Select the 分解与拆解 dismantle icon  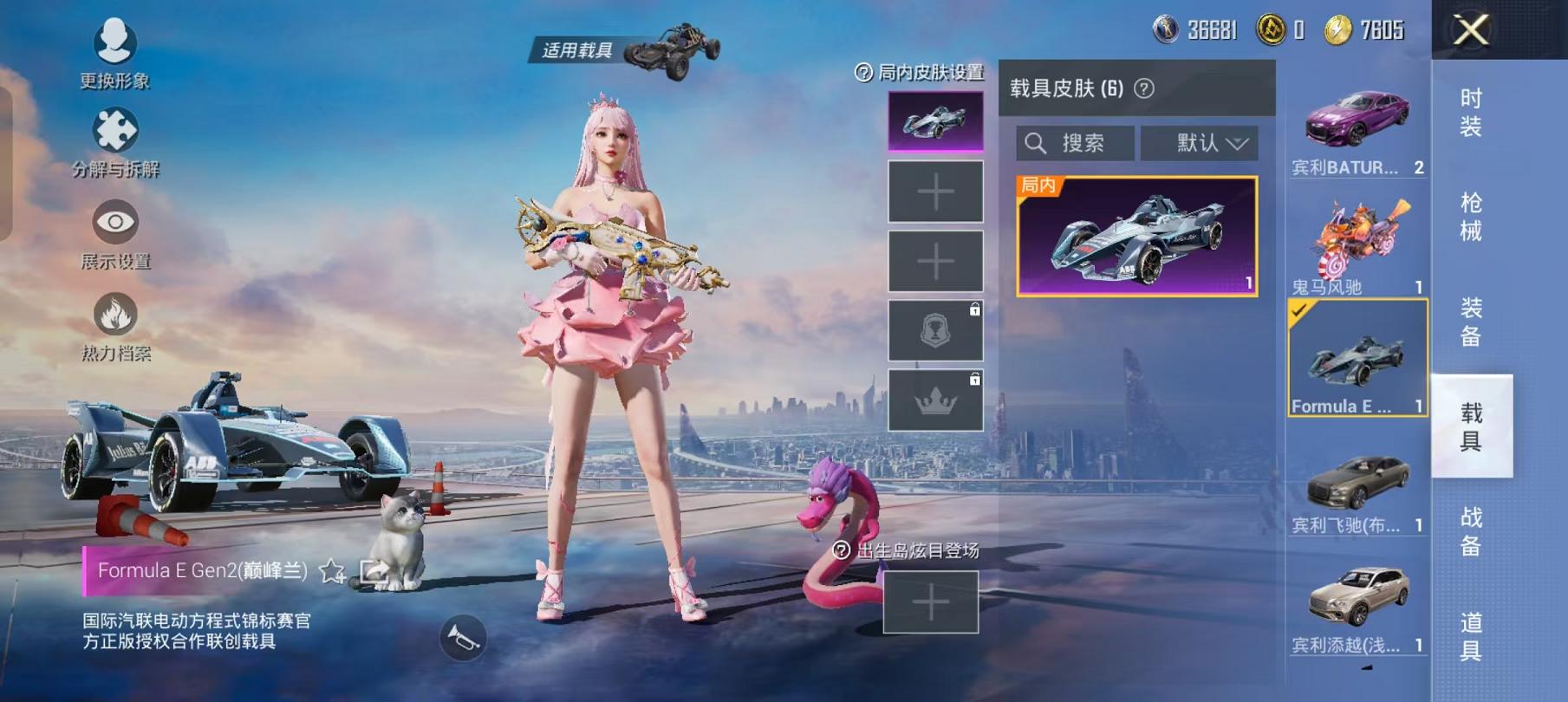click(x=114, y=132)
